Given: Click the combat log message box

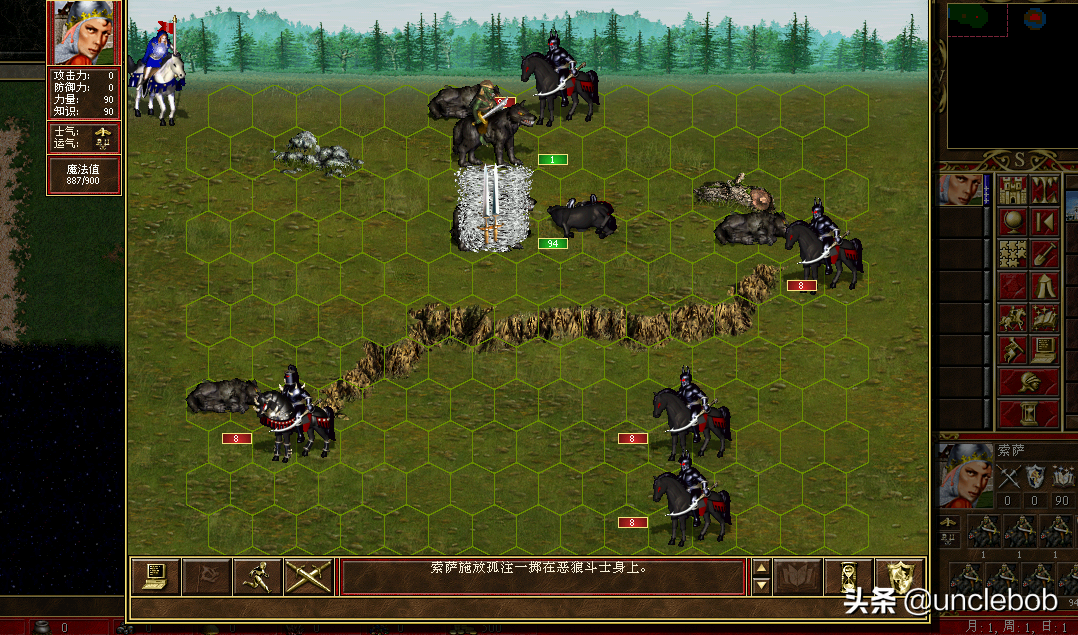Looking at the screenshot, I should pyautogui.click(x=543, y=577).
